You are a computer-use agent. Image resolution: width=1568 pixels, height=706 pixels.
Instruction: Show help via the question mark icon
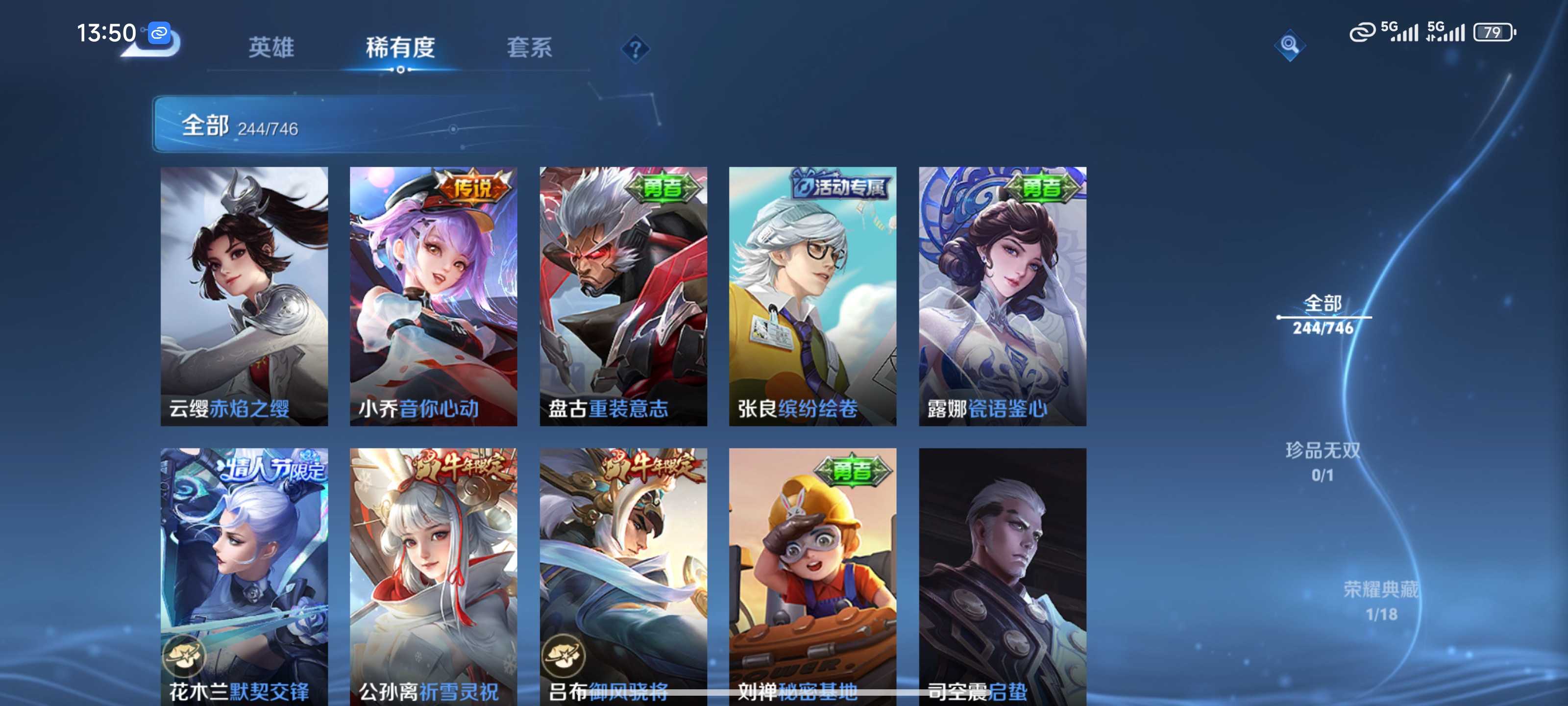pos(635,49)
